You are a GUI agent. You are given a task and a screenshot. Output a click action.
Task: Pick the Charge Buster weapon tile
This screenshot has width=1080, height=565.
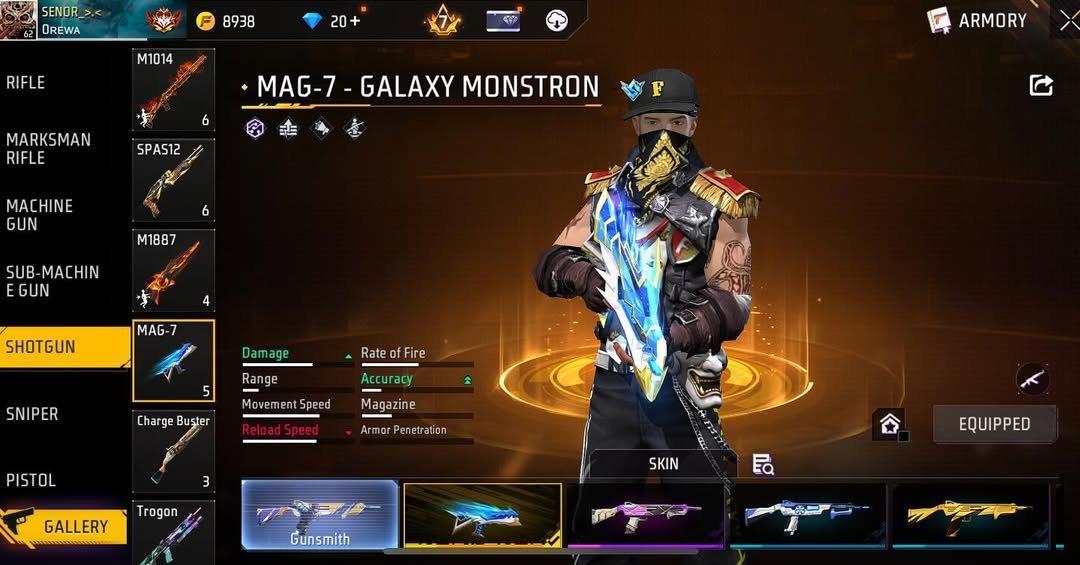[173, 452]
